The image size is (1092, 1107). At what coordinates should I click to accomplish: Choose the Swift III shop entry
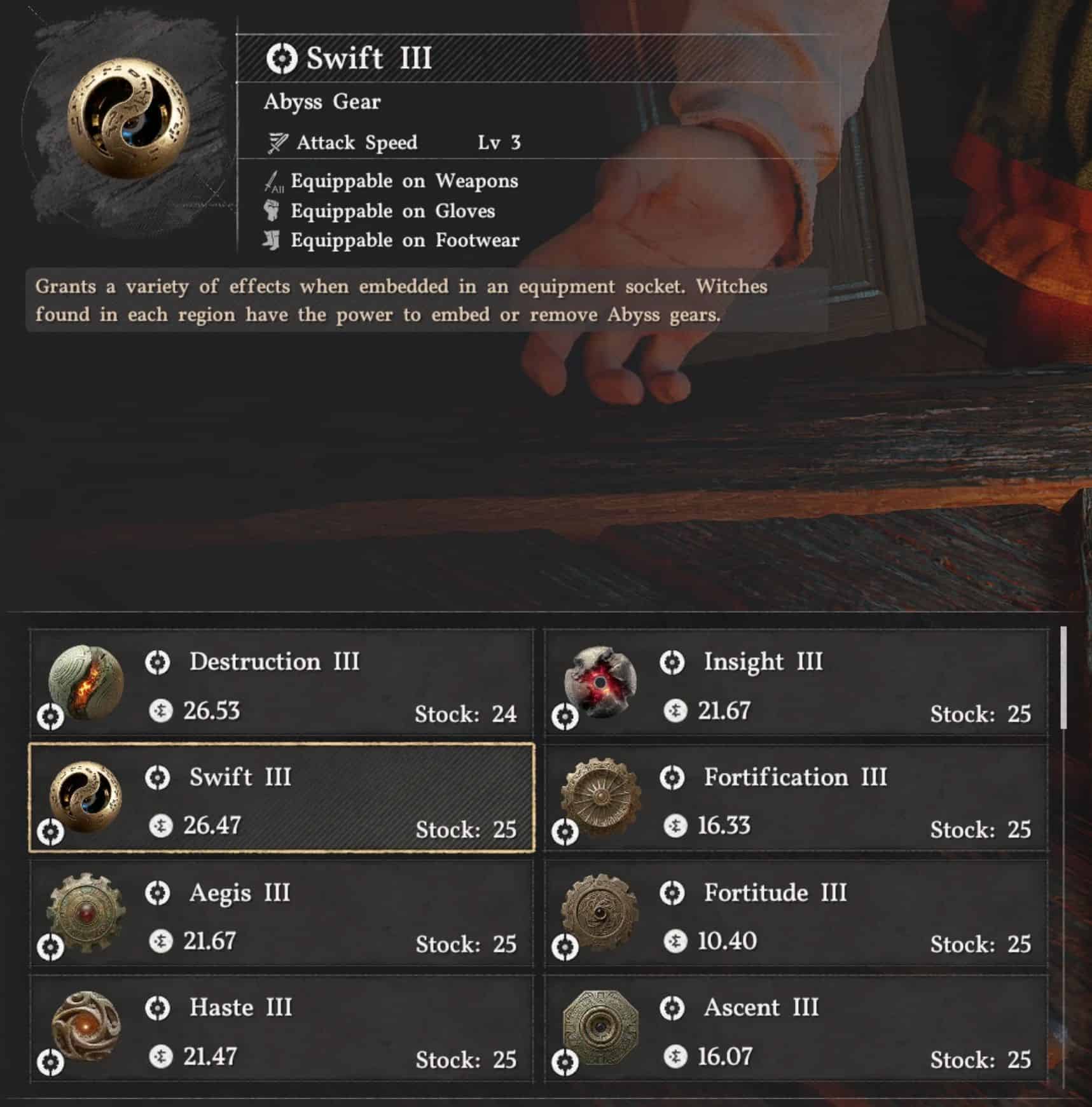point(281,798)
